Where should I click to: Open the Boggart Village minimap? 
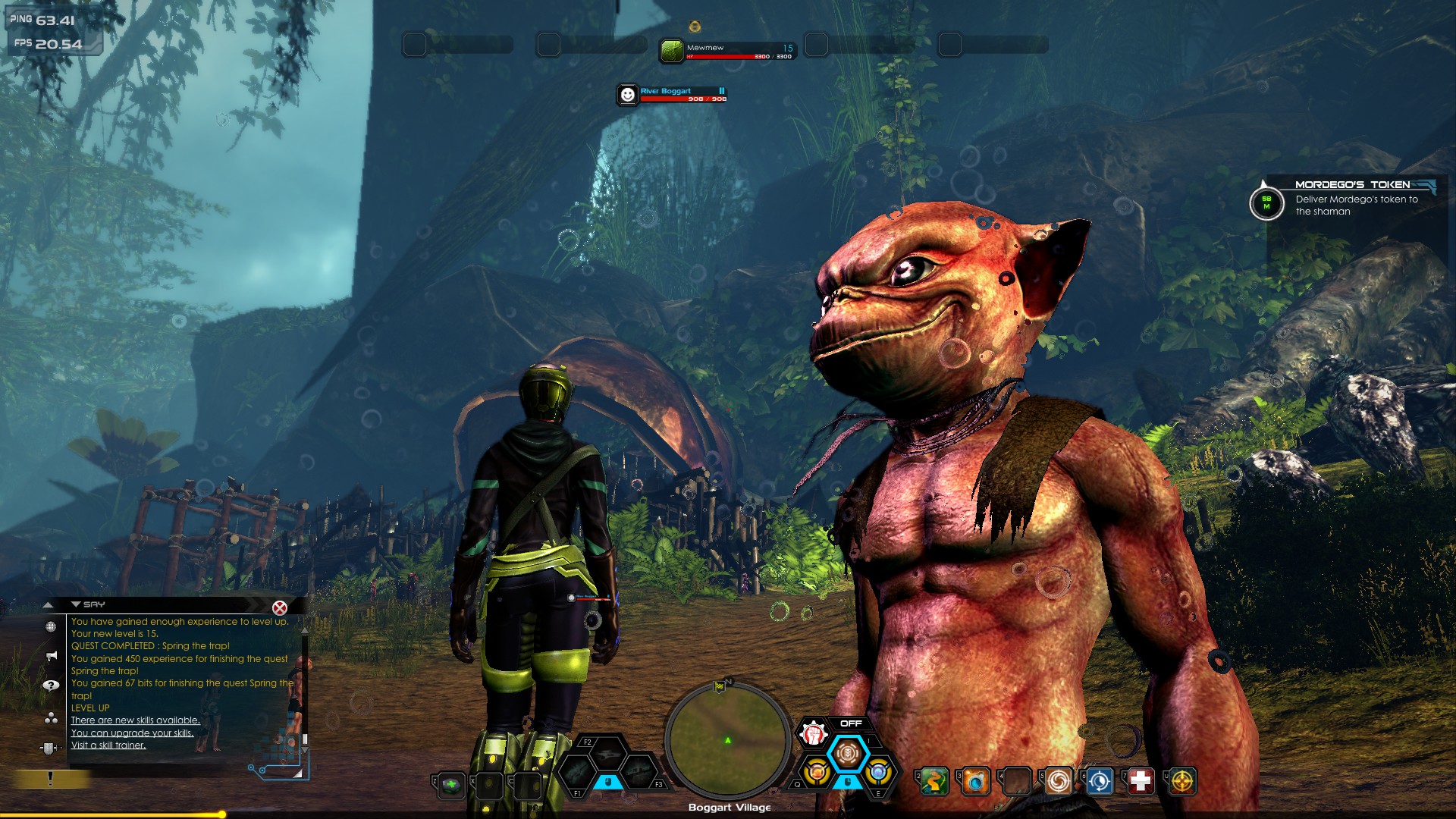(727, 741)
